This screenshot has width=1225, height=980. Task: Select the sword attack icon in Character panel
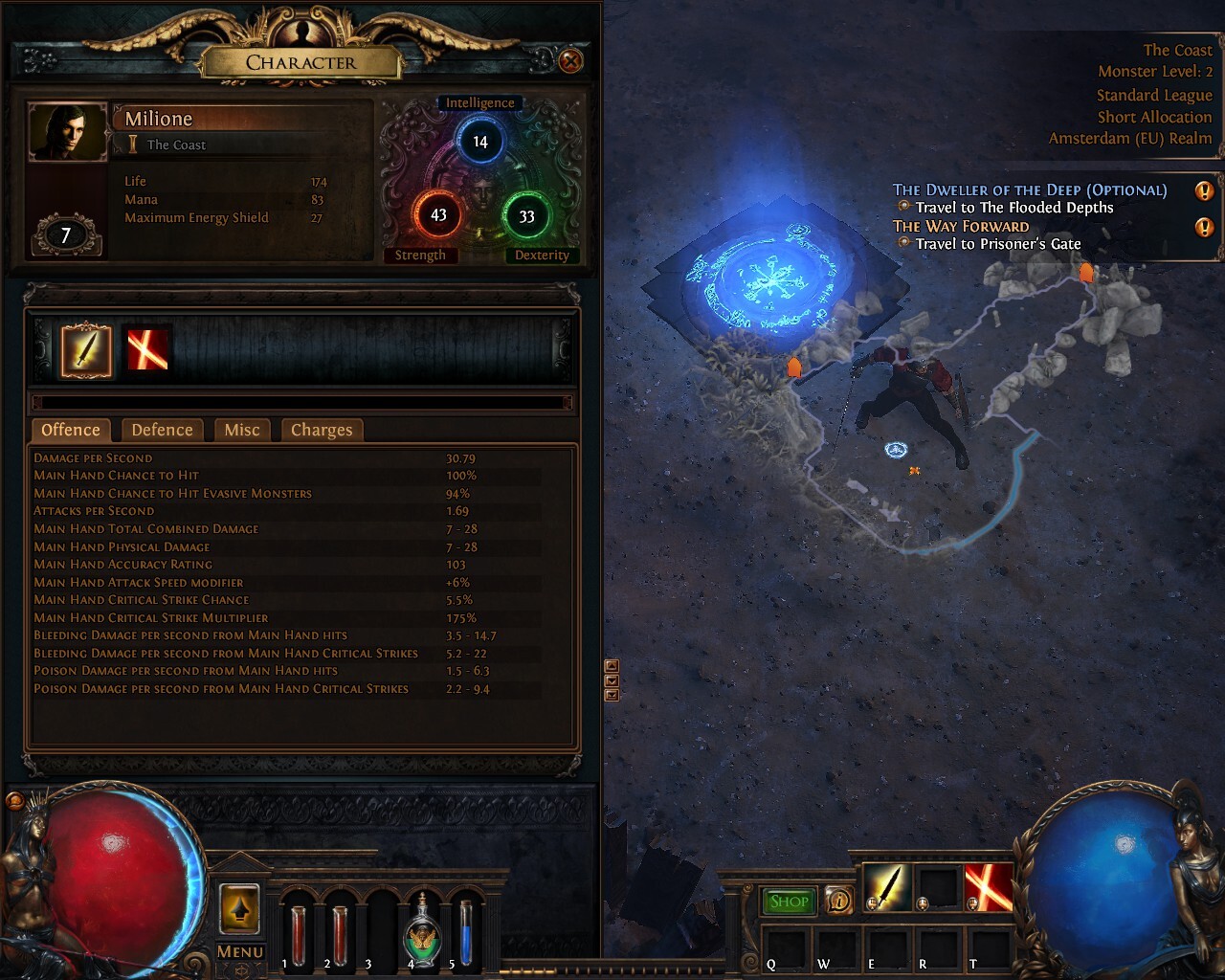(86, 350)
